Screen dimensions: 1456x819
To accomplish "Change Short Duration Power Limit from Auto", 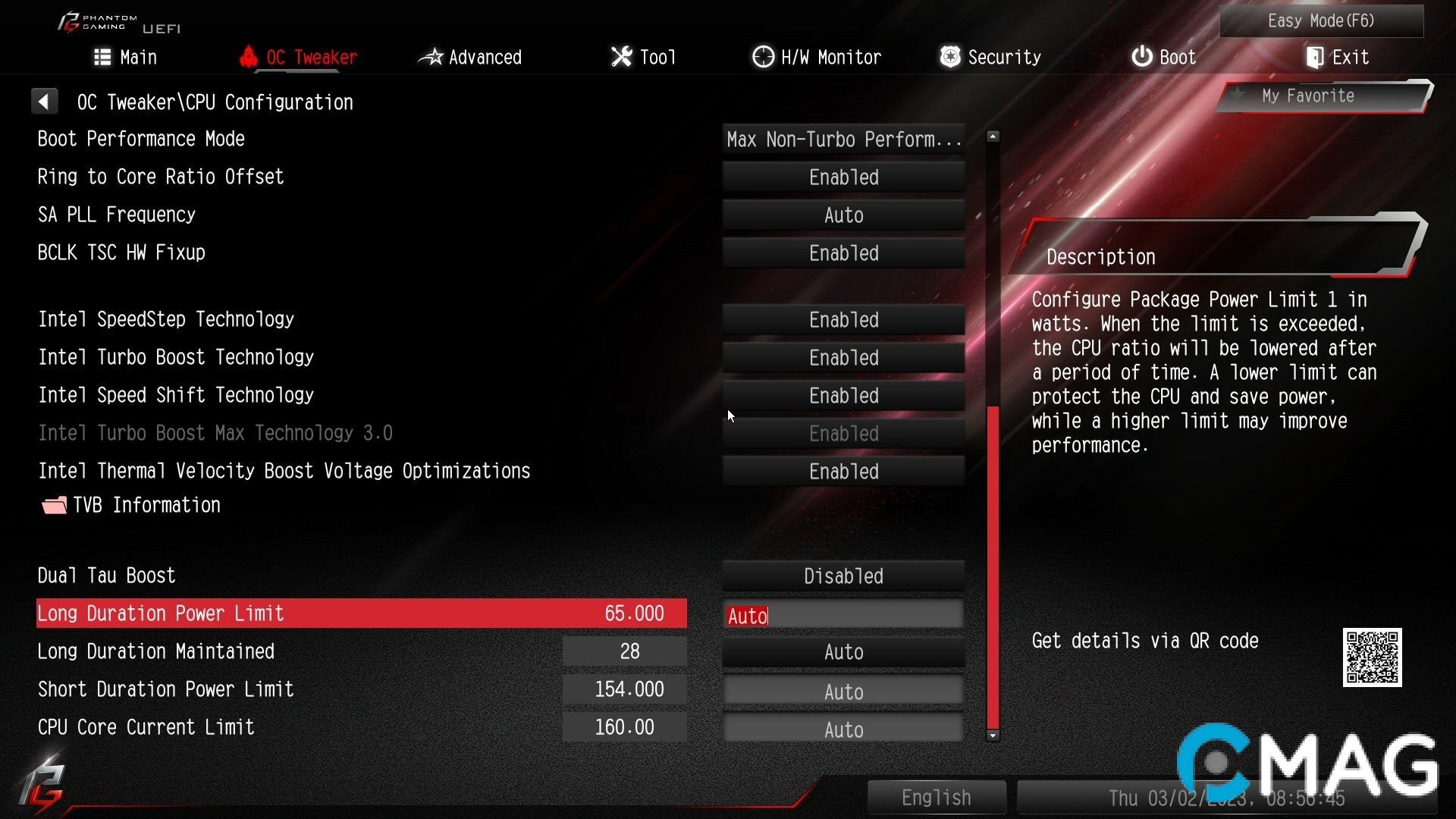I will (843, 691).
